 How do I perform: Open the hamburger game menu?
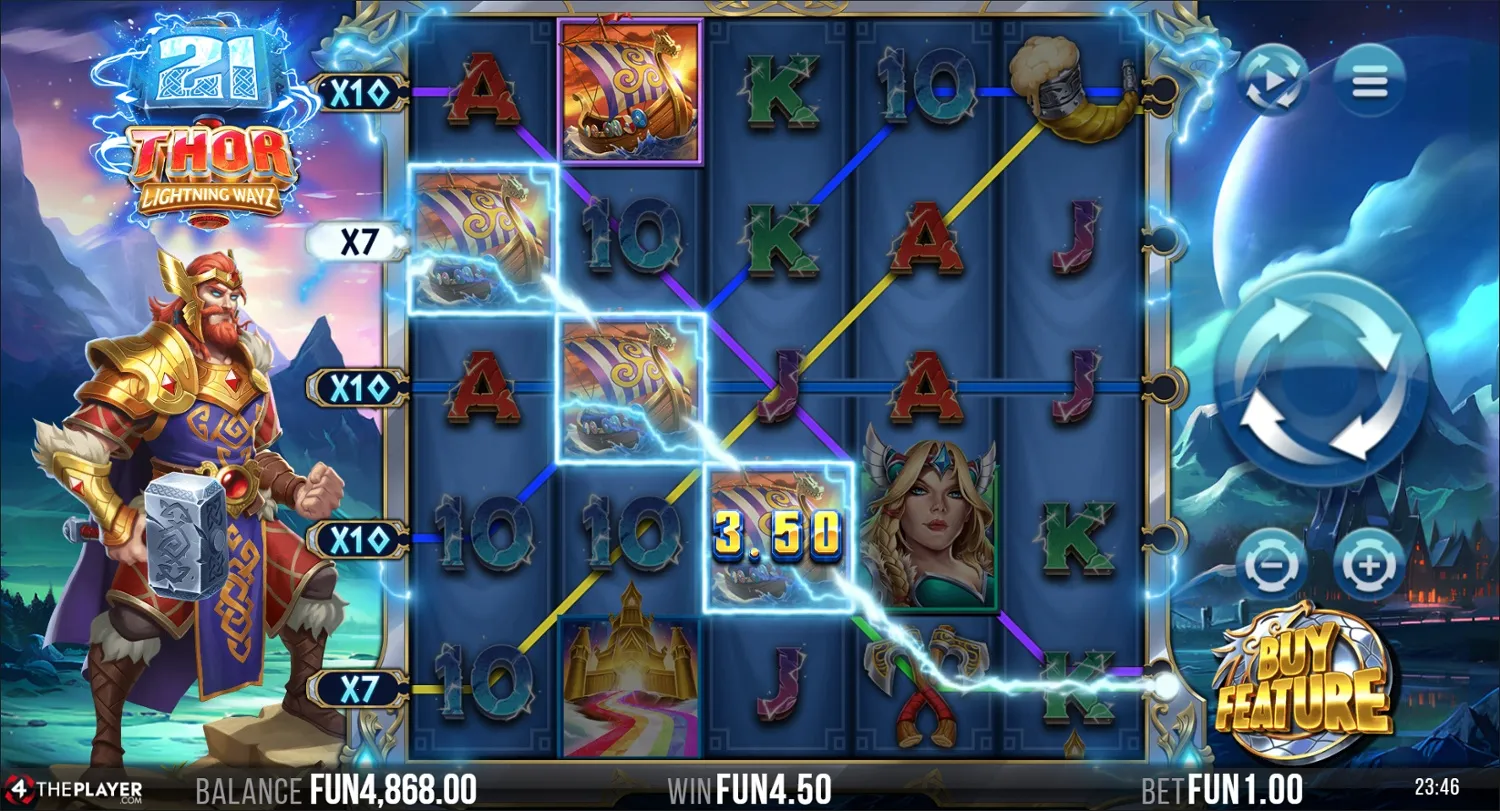pos(1369,82)
